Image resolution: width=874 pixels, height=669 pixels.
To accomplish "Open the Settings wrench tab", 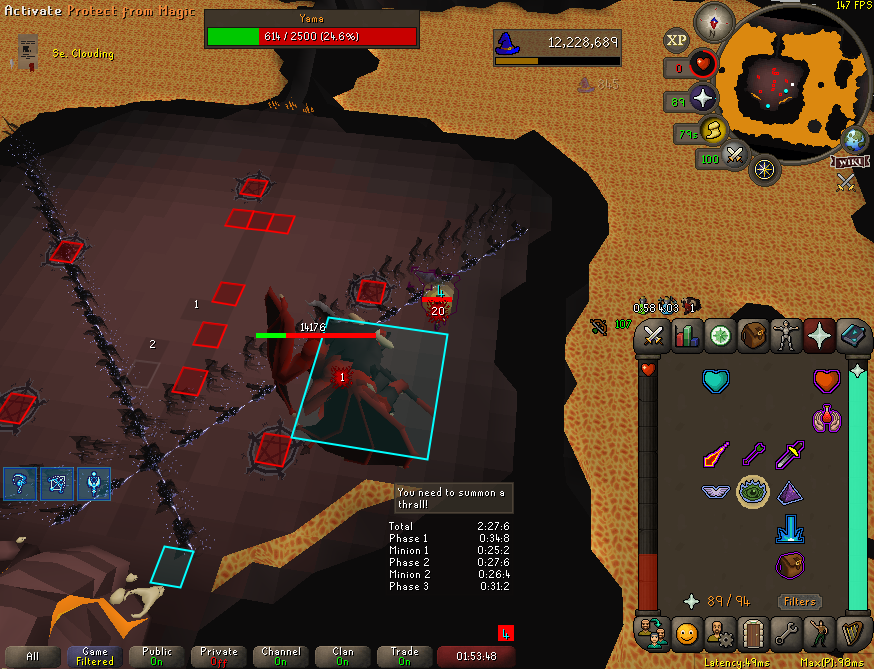I will click(x=786, y=633).
